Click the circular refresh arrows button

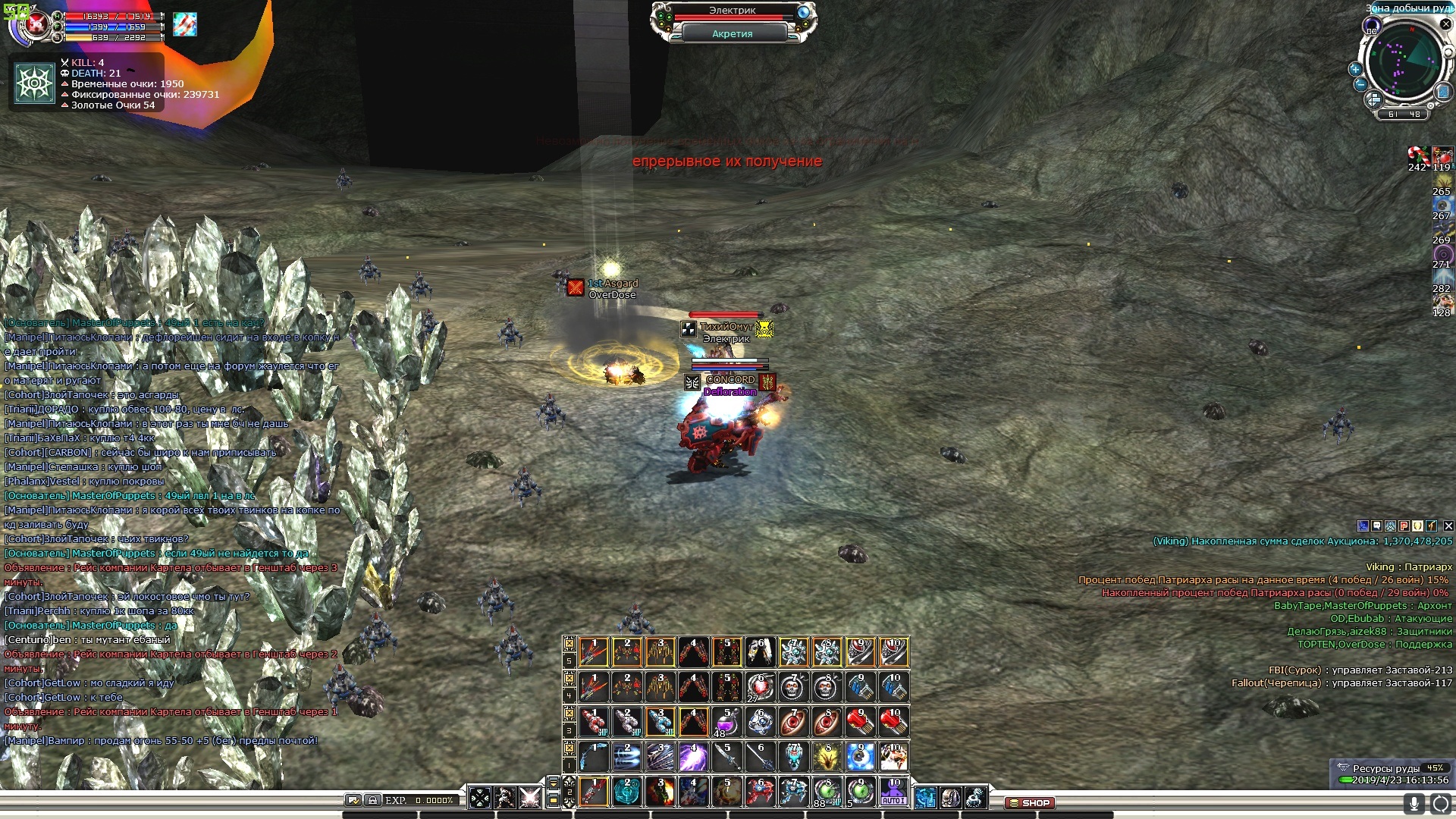coord(1440,803)
